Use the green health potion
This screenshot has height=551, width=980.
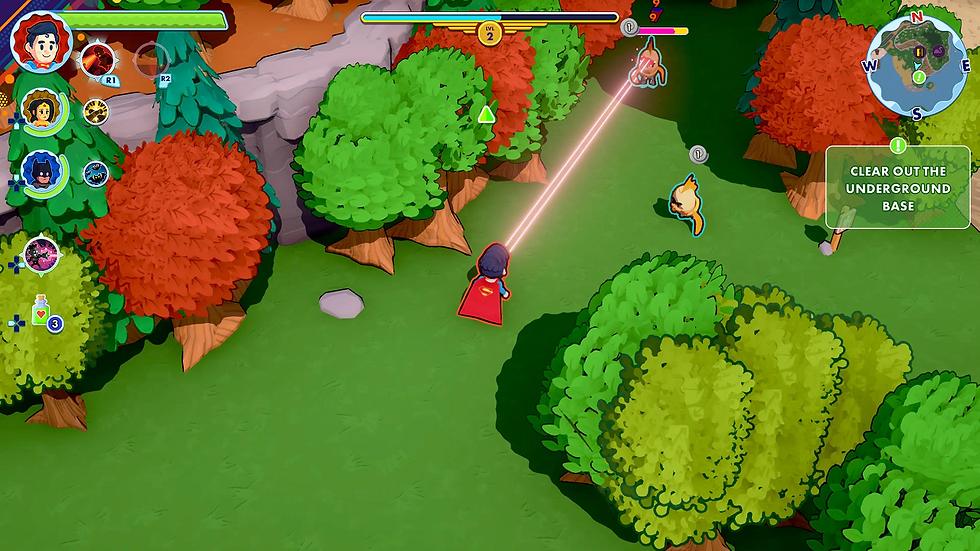(x=41, y=313)
